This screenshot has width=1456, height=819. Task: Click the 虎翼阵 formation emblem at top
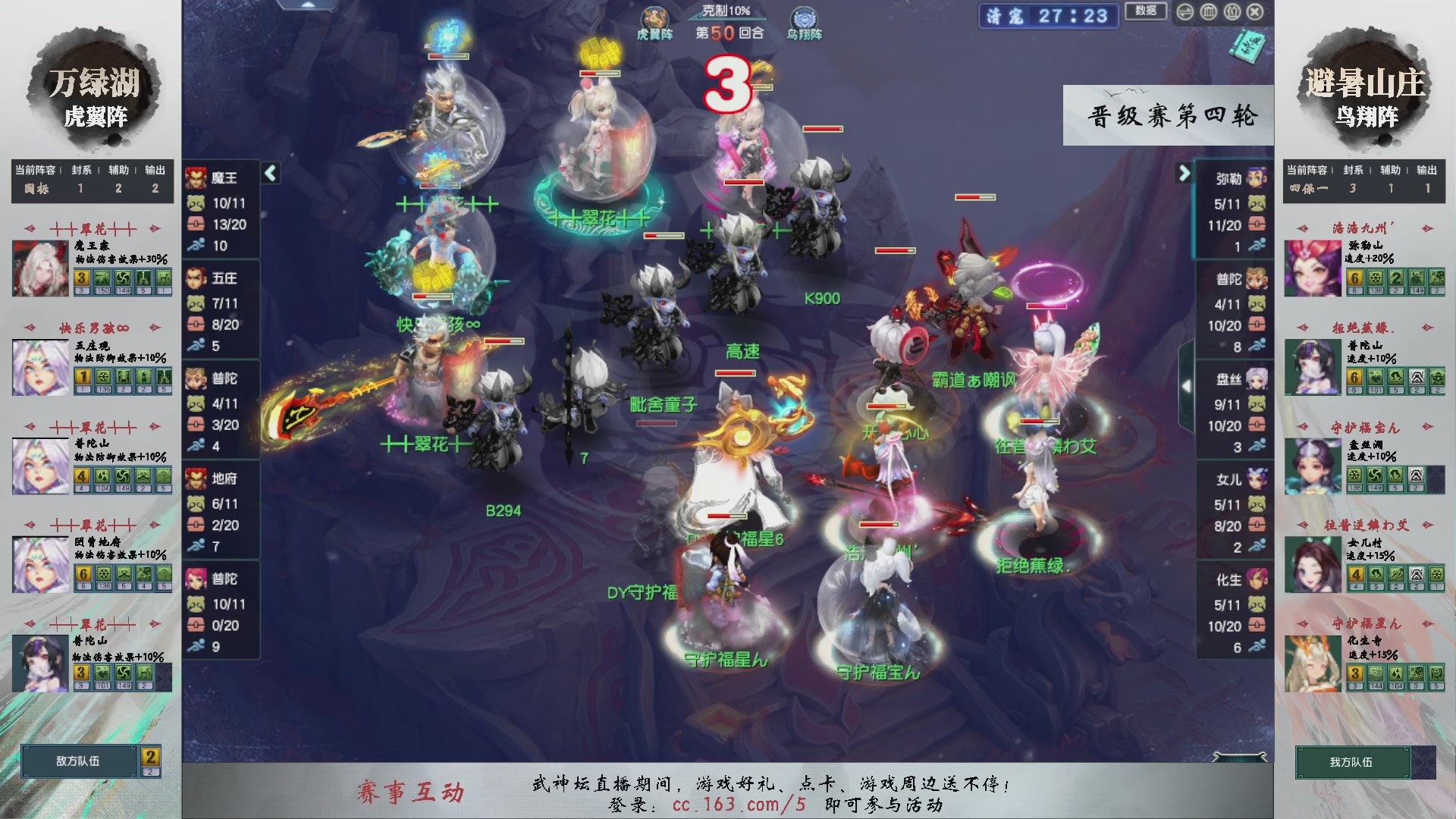pos(657,17)
